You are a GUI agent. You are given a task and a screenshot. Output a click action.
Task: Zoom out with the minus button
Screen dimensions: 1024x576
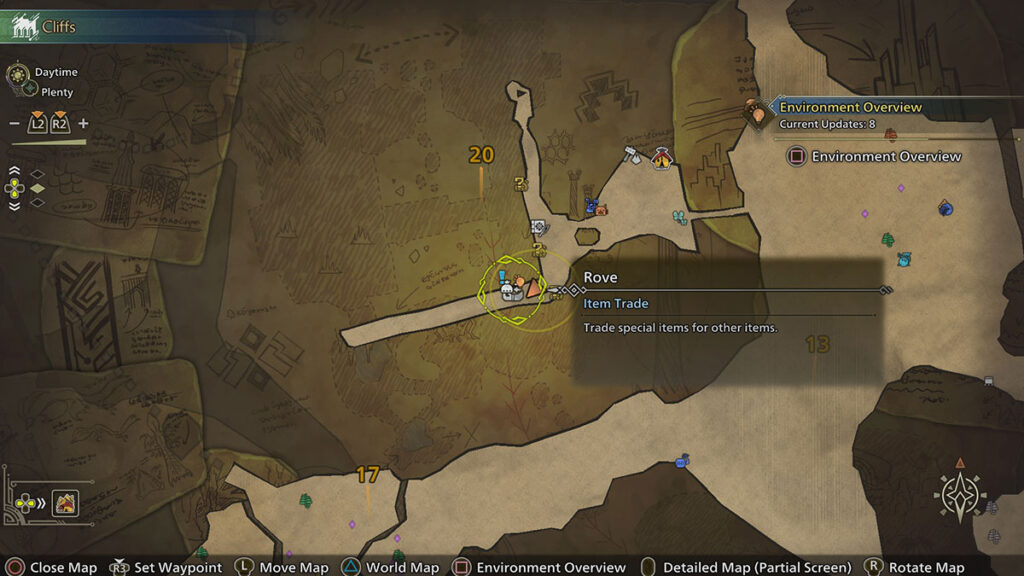tap(14, 124)
